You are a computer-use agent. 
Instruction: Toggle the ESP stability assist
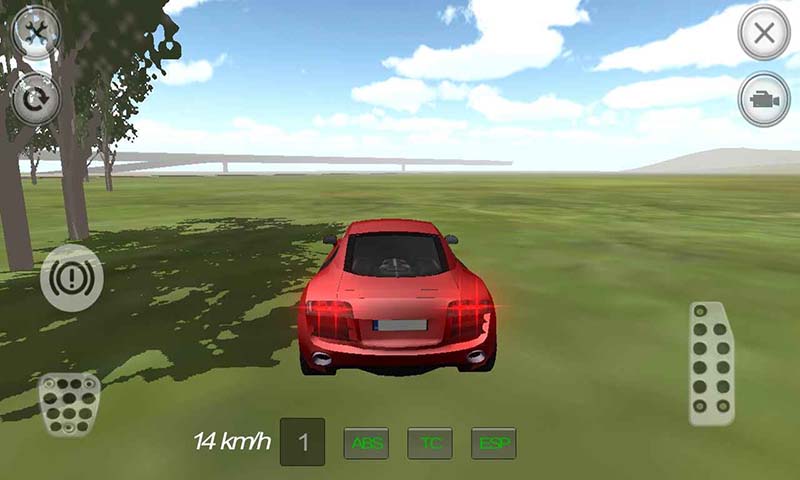coord(494,443)
